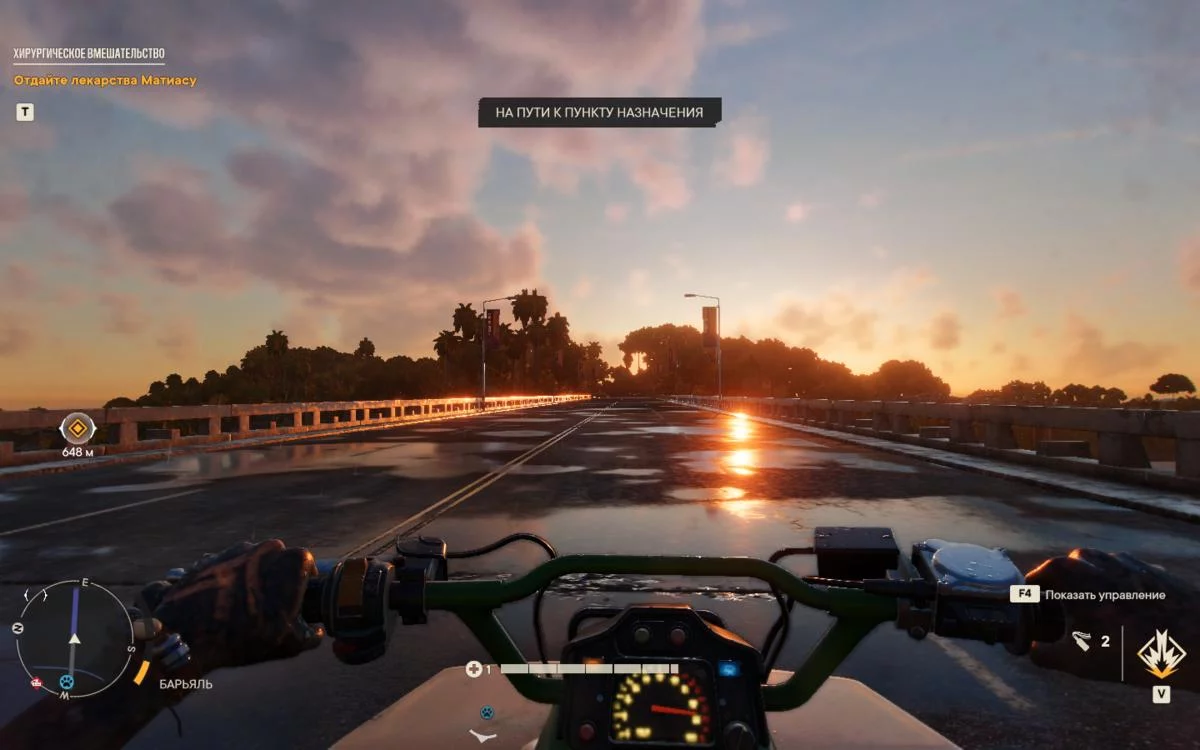The height and width of the screenshot is (750, 1200).
Task: Show controls via "Показать управление" label
Action: click(x=1105, y=594)
